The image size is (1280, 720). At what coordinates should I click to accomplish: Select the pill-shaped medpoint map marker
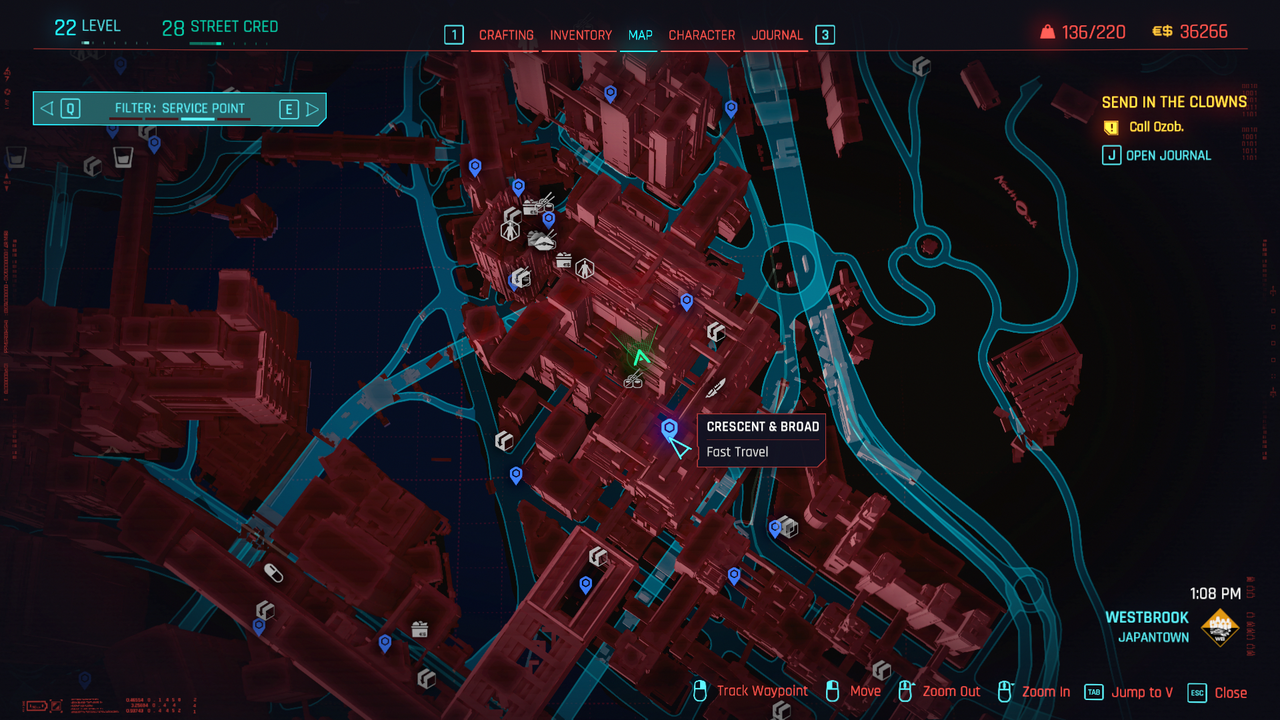coord(272,572)
